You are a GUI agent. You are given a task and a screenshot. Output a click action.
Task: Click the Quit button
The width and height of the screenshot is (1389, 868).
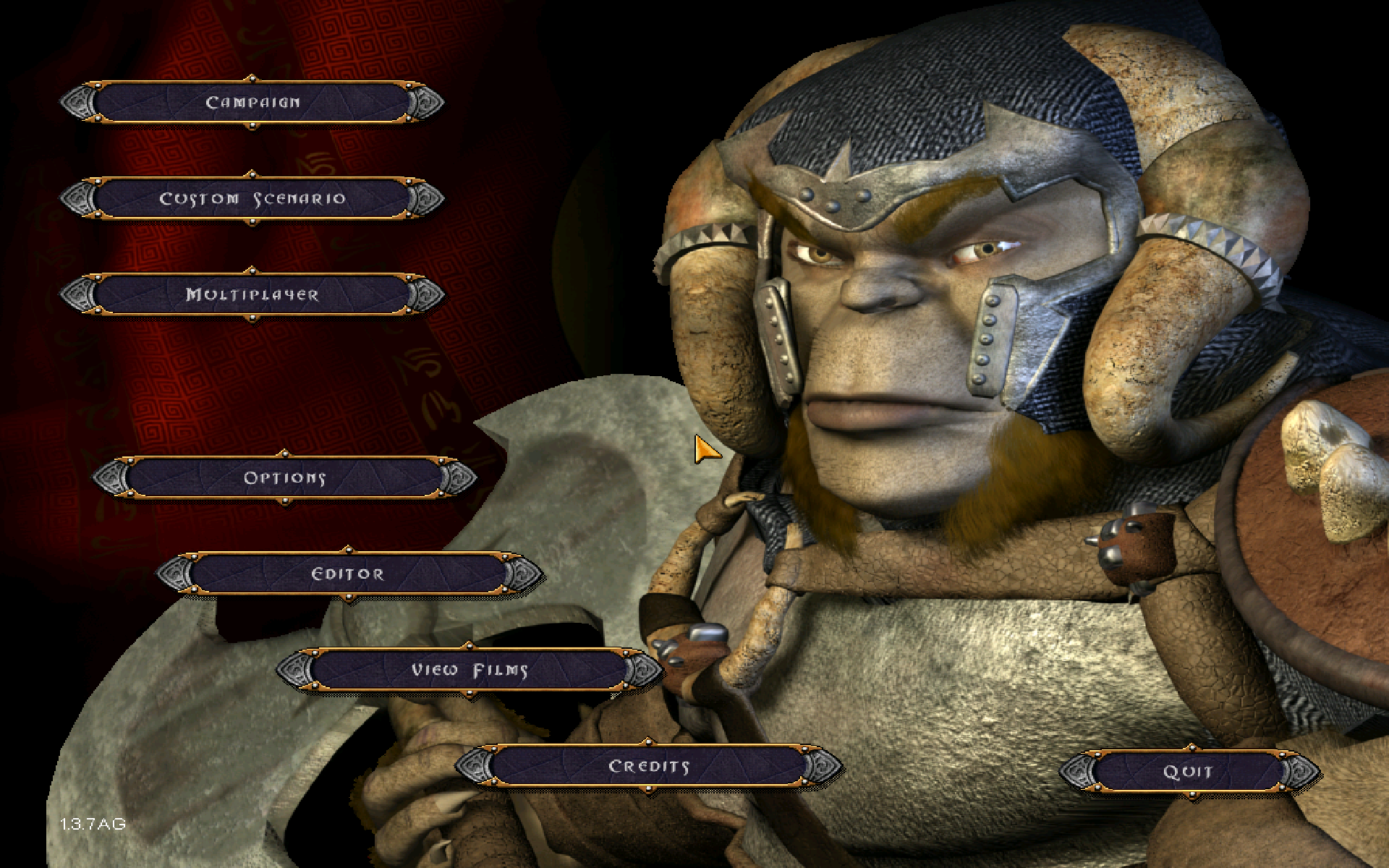(1187, 773)
